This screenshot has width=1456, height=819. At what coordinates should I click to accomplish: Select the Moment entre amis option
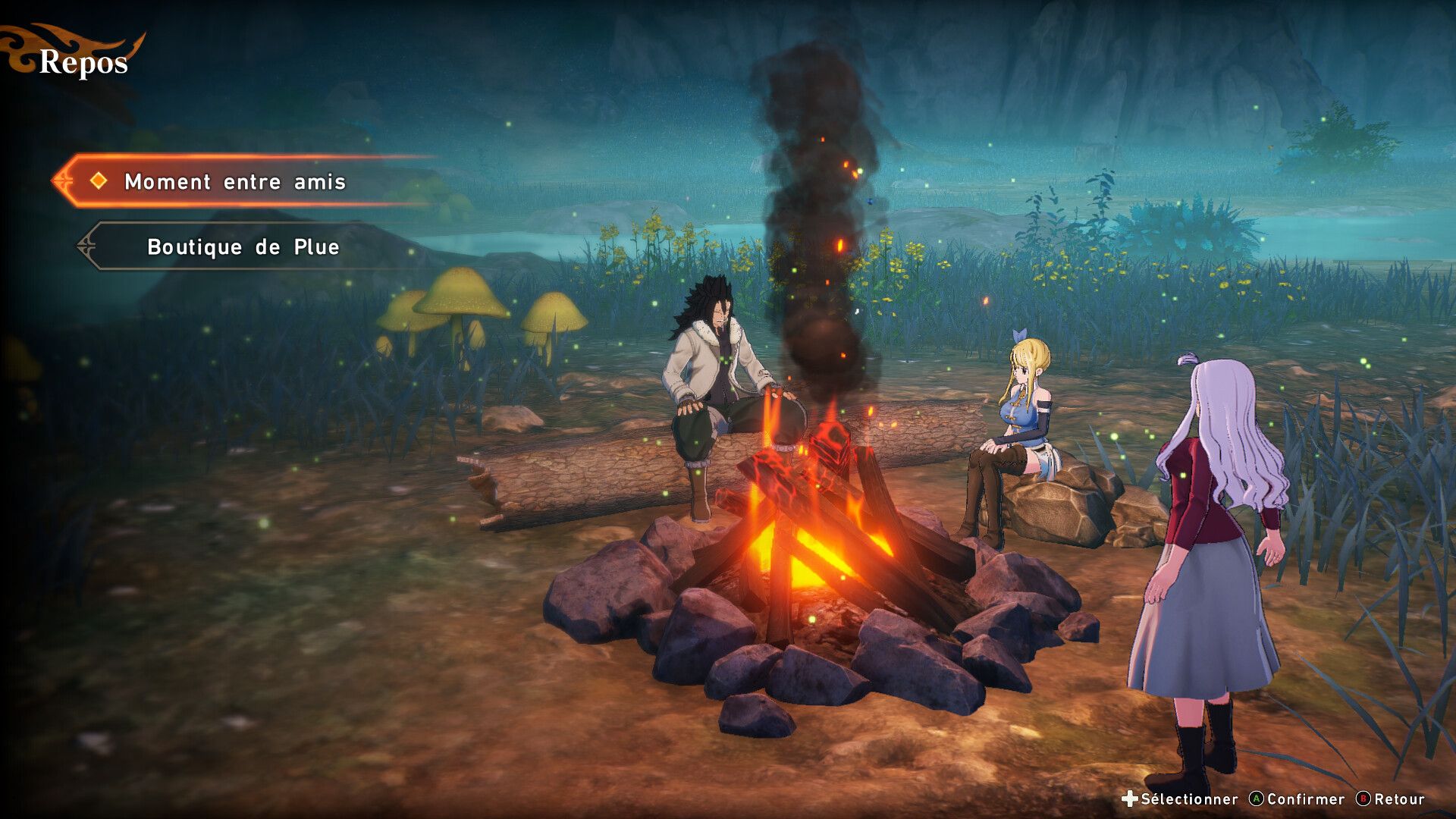[235, 182]
